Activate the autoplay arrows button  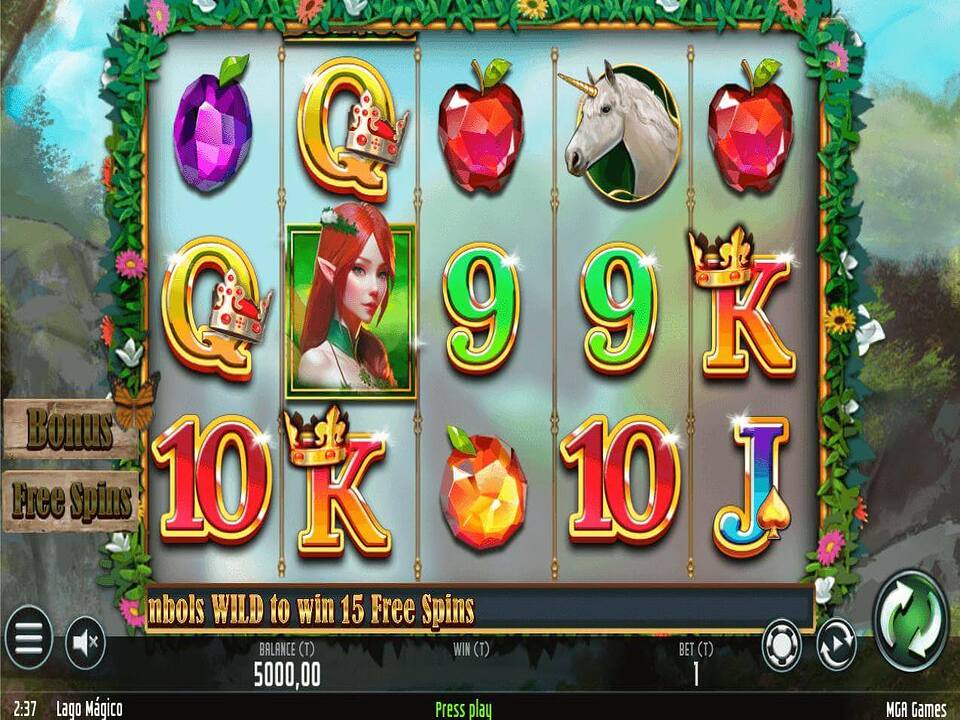[836, 645]
